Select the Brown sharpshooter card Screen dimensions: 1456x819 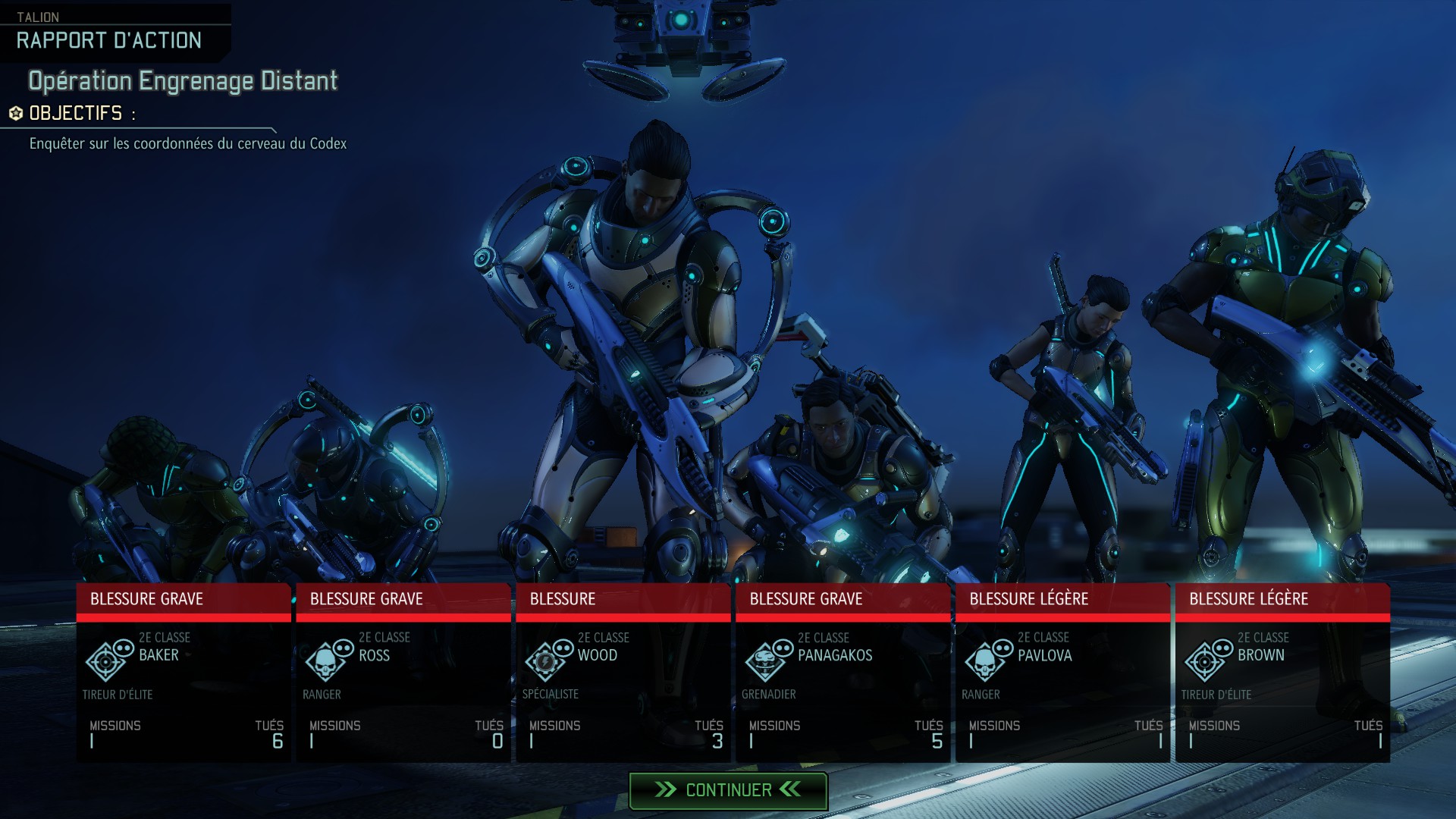[1283, 673]
